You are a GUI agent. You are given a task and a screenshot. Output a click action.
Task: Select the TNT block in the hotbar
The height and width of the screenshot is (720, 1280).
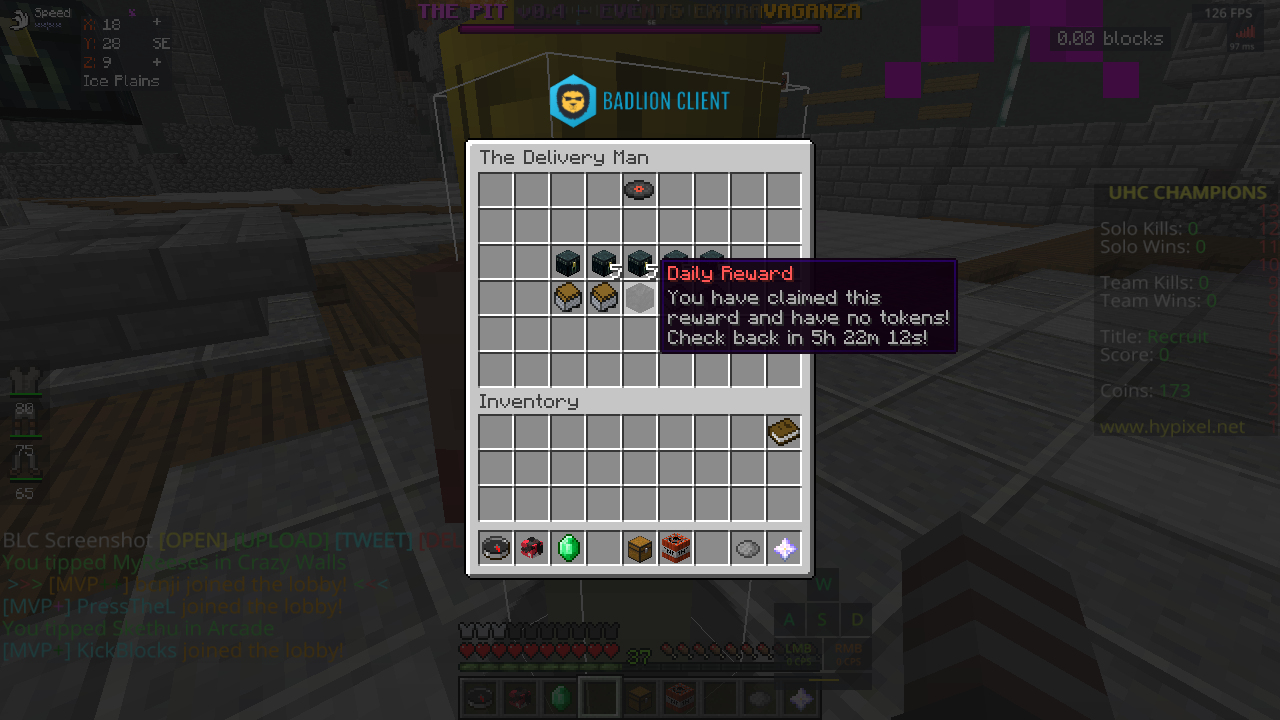[676, 548]
